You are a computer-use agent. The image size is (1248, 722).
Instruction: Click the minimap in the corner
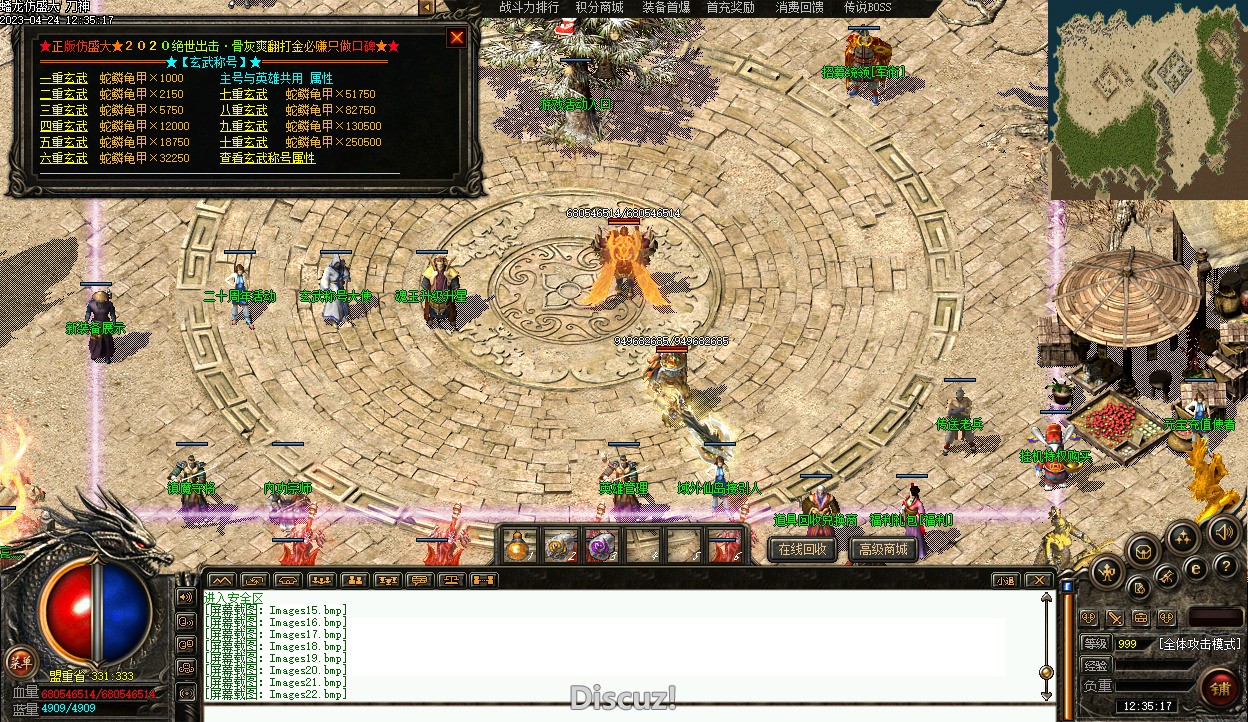click(x=1146, y=98)
